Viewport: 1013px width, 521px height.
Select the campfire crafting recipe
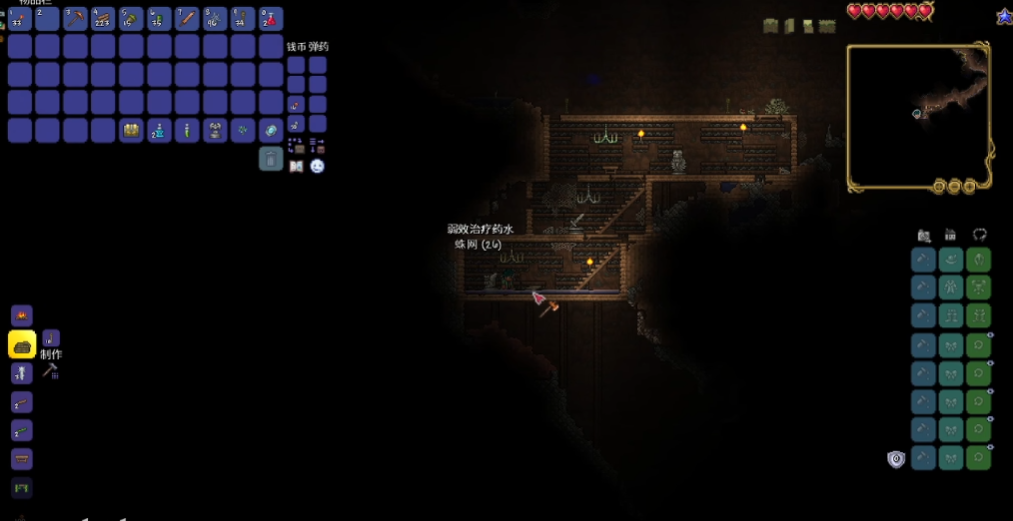pos(22,316)
